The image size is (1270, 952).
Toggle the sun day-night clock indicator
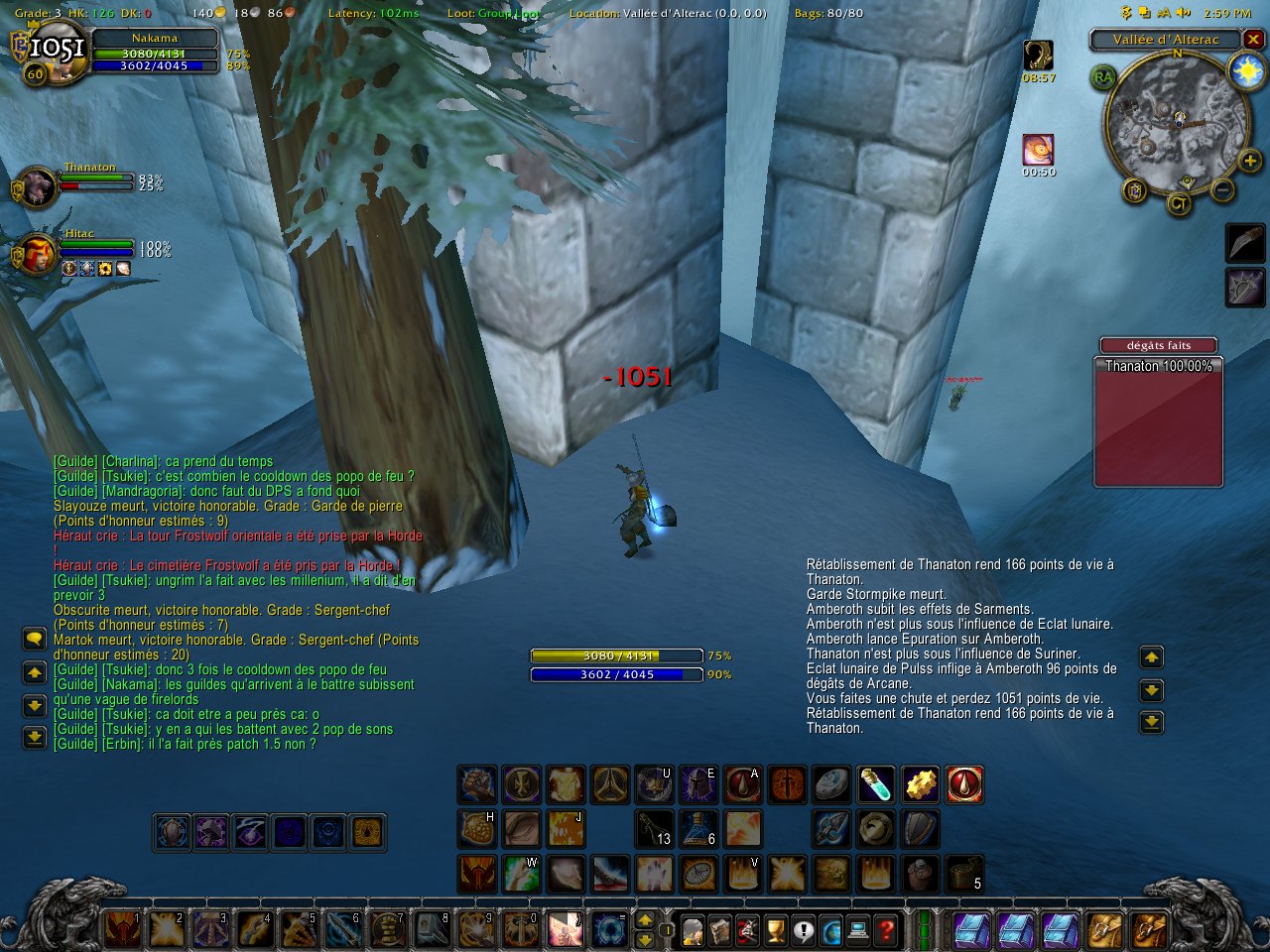1246,71
